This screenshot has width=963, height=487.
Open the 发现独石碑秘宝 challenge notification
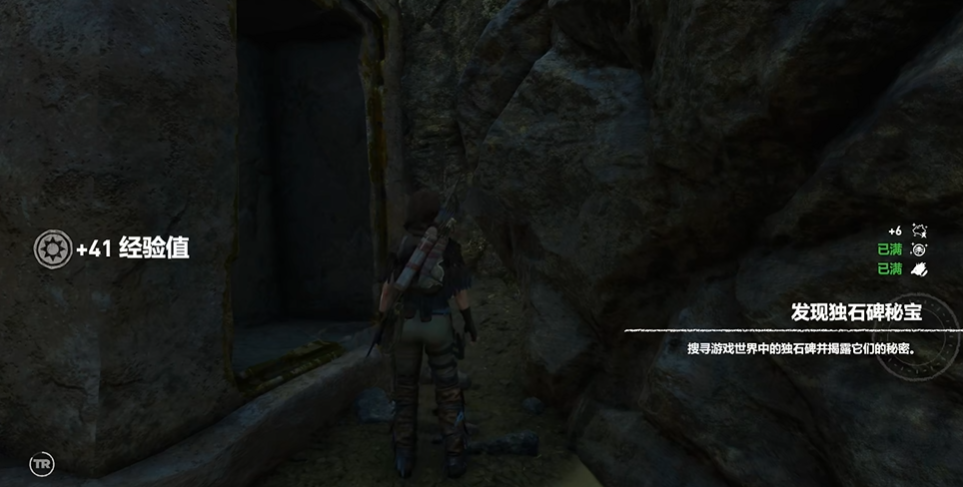[x=853, y=314]
